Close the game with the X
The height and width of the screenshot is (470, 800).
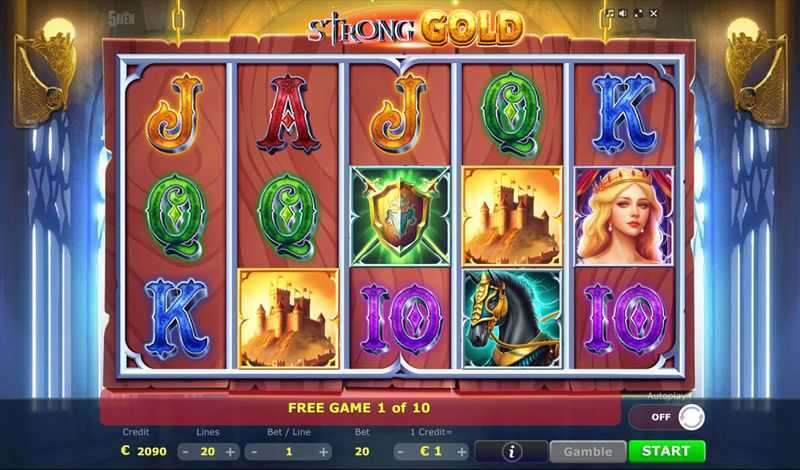tap(653, 14)
